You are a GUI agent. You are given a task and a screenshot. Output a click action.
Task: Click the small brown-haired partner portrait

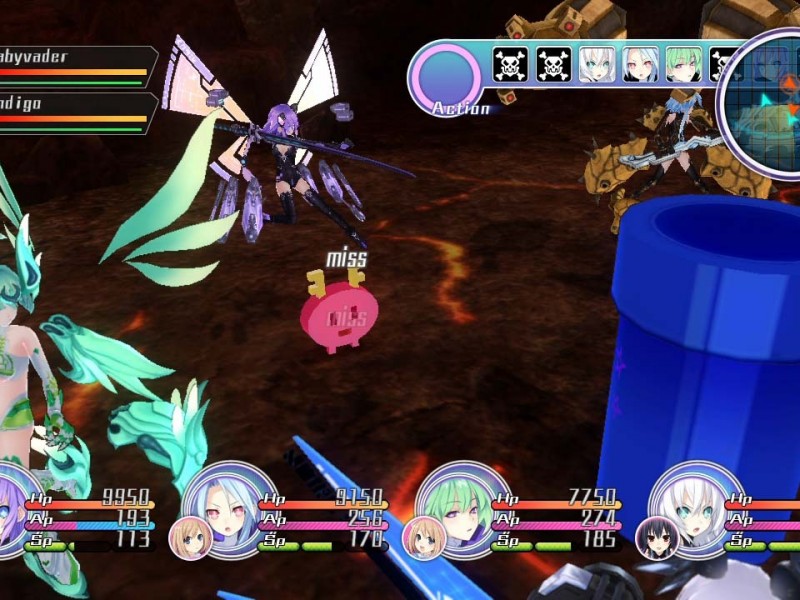[x=188, y=538]
